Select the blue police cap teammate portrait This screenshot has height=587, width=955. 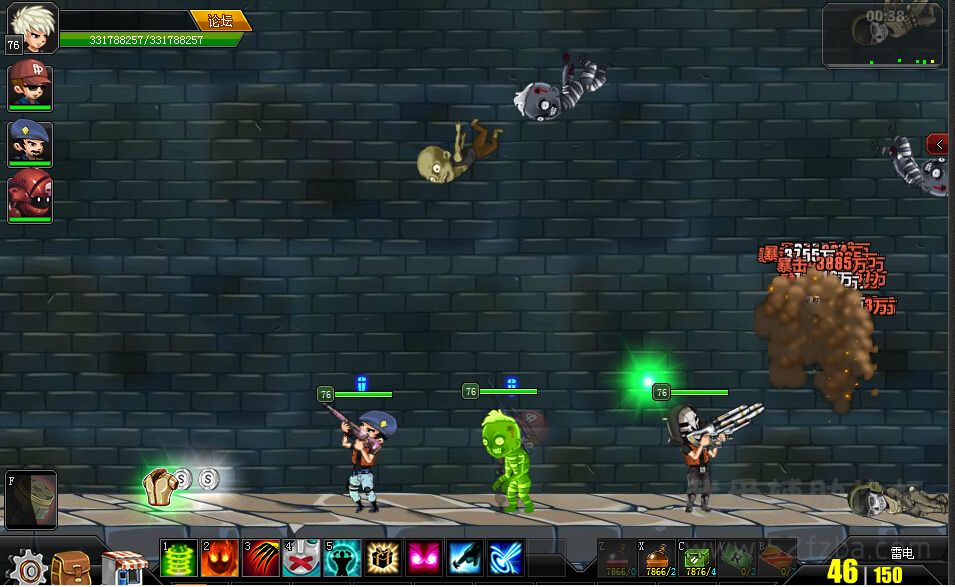30,143
